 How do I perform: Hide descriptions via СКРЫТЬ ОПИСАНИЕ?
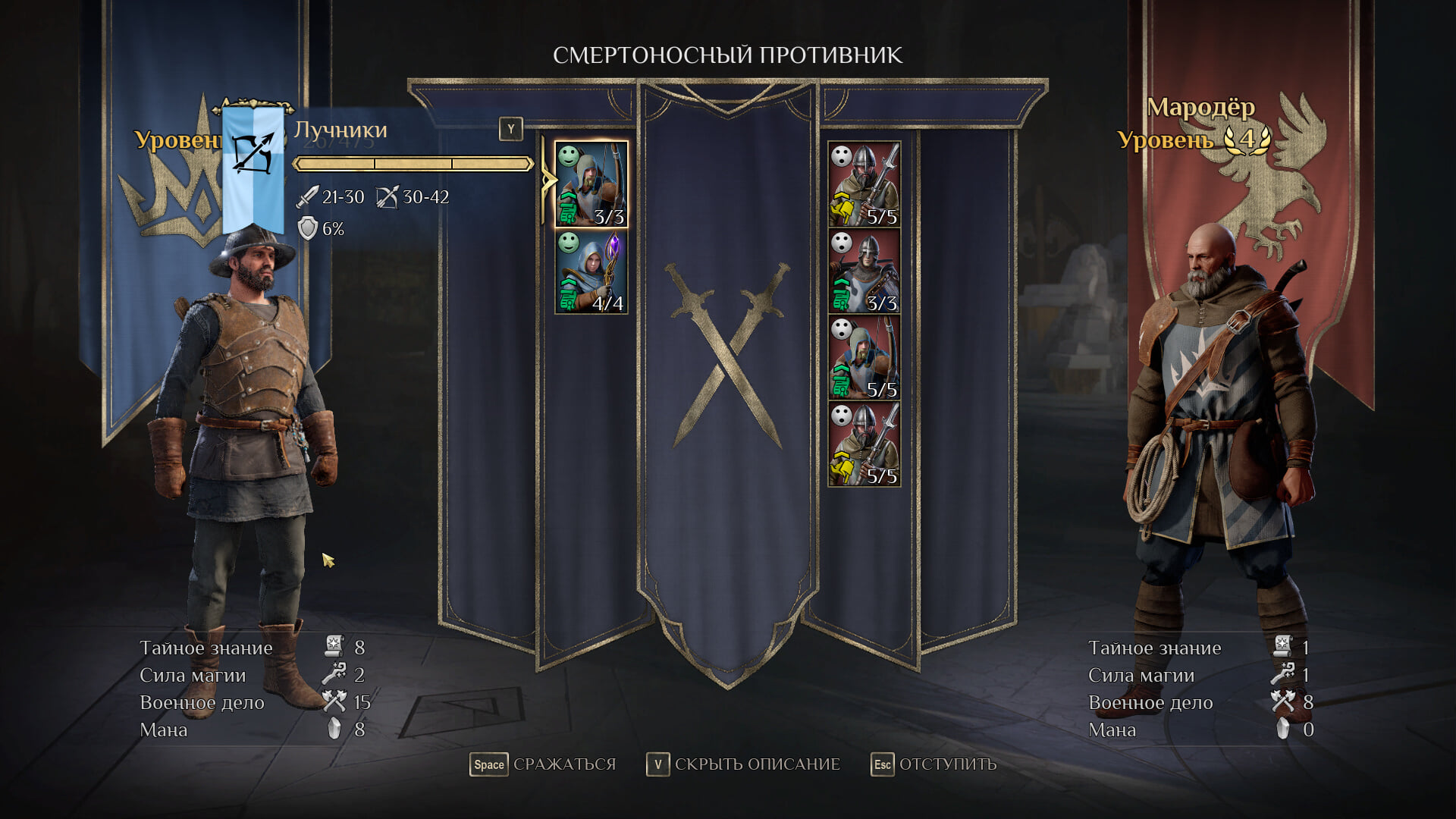click(x=743, y=764)
